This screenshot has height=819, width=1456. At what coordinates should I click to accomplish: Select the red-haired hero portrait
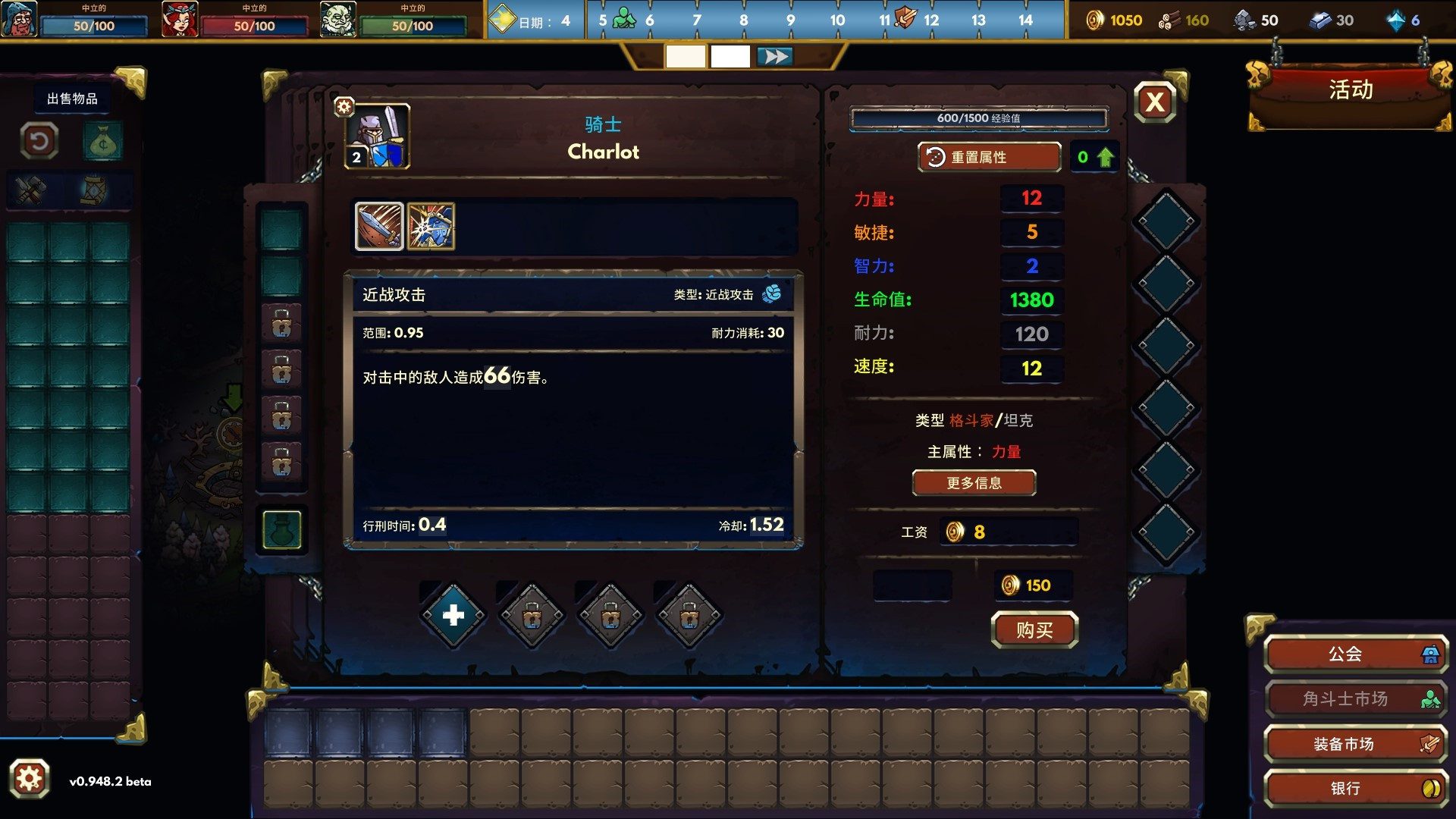pos(180,20)
